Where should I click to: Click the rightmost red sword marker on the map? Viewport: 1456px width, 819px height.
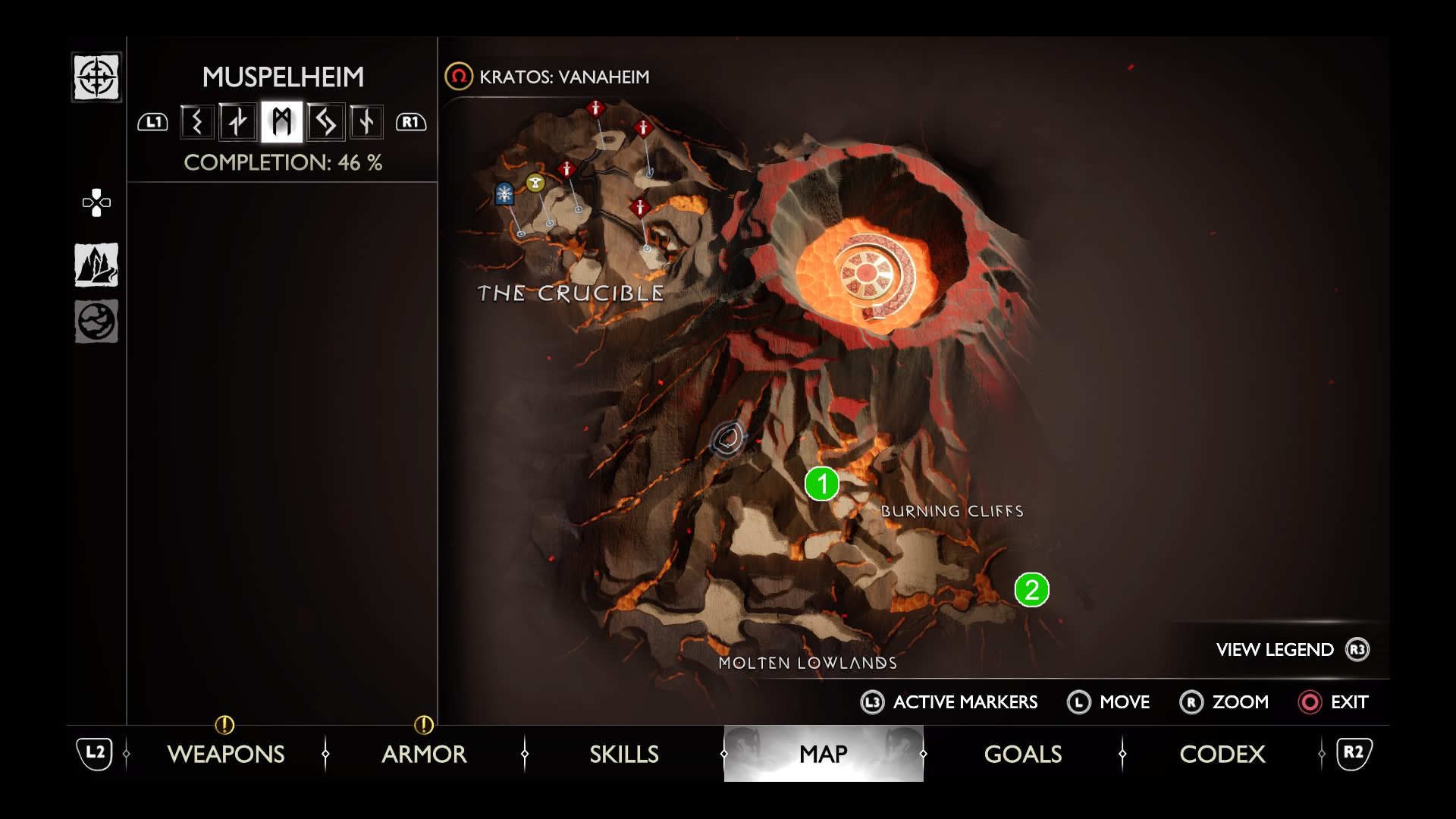pos(642,127)
